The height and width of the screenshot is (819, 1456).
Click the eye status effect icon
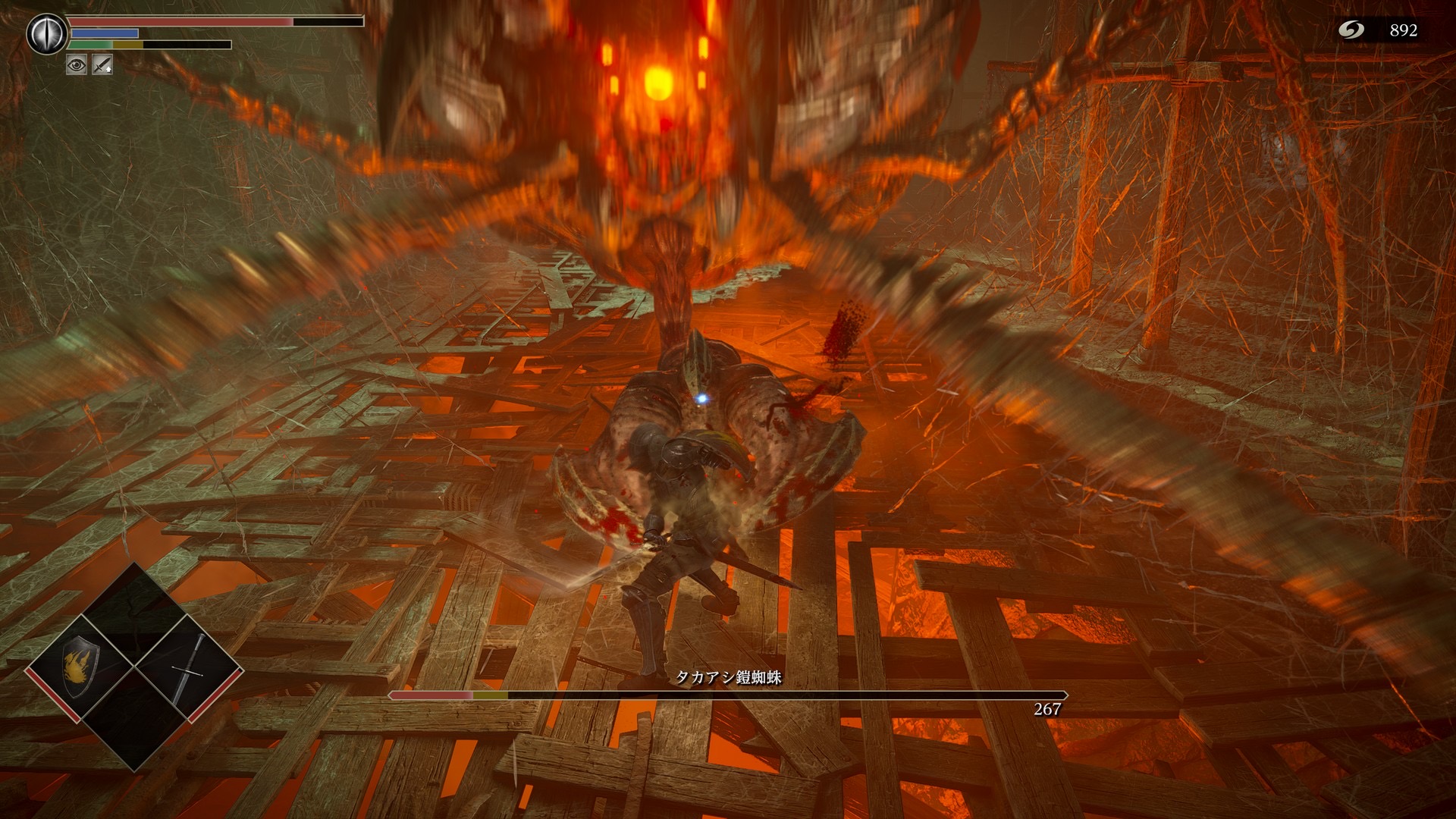click(x=77, y=65)
